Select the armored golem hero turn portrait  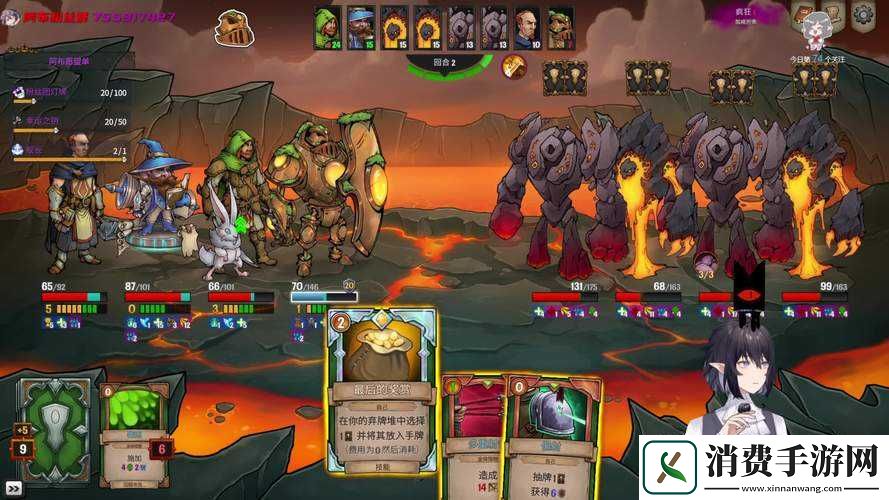560,27
